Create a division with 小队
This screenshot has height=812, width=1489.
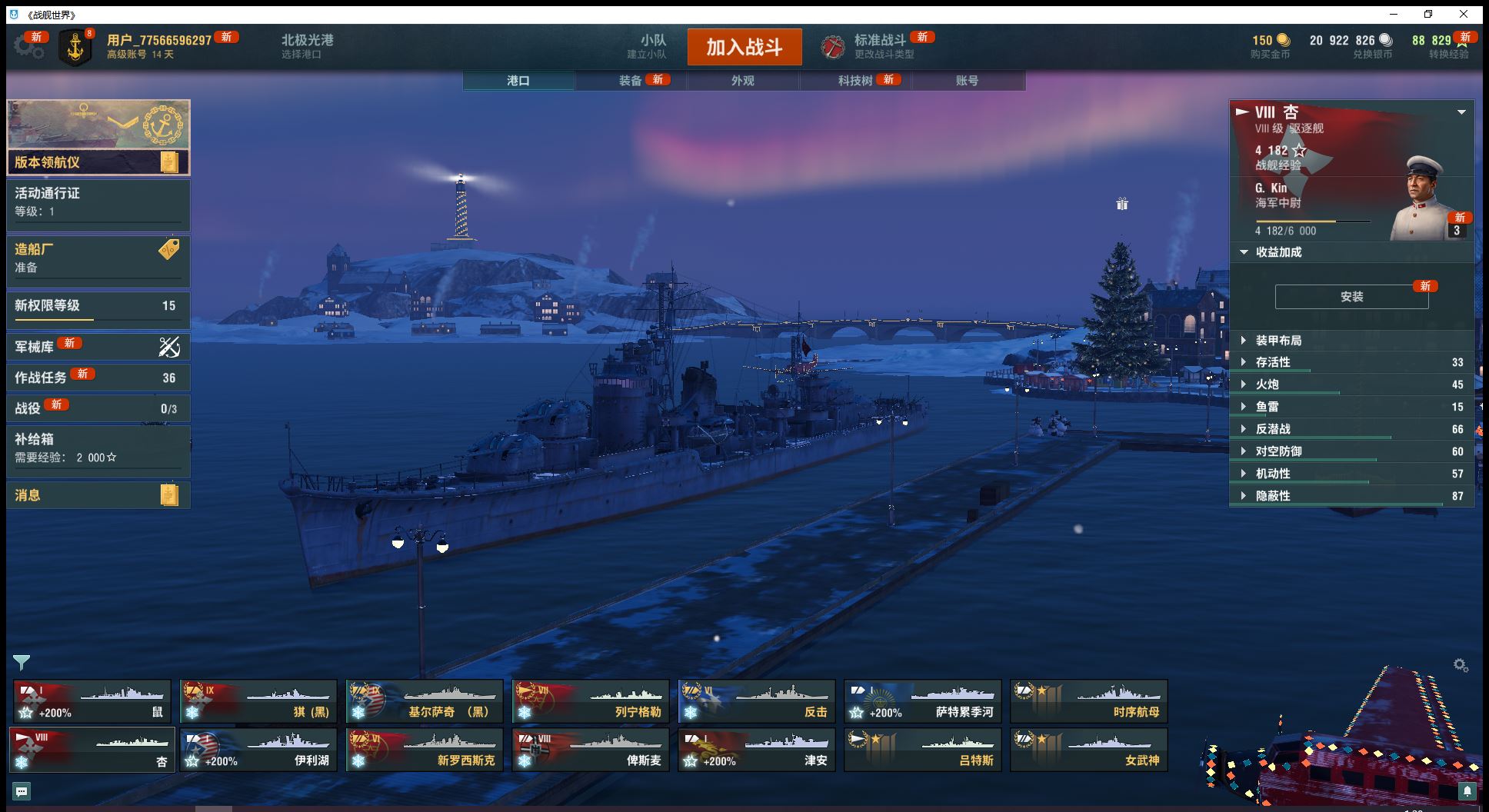(x=652, y=46)
